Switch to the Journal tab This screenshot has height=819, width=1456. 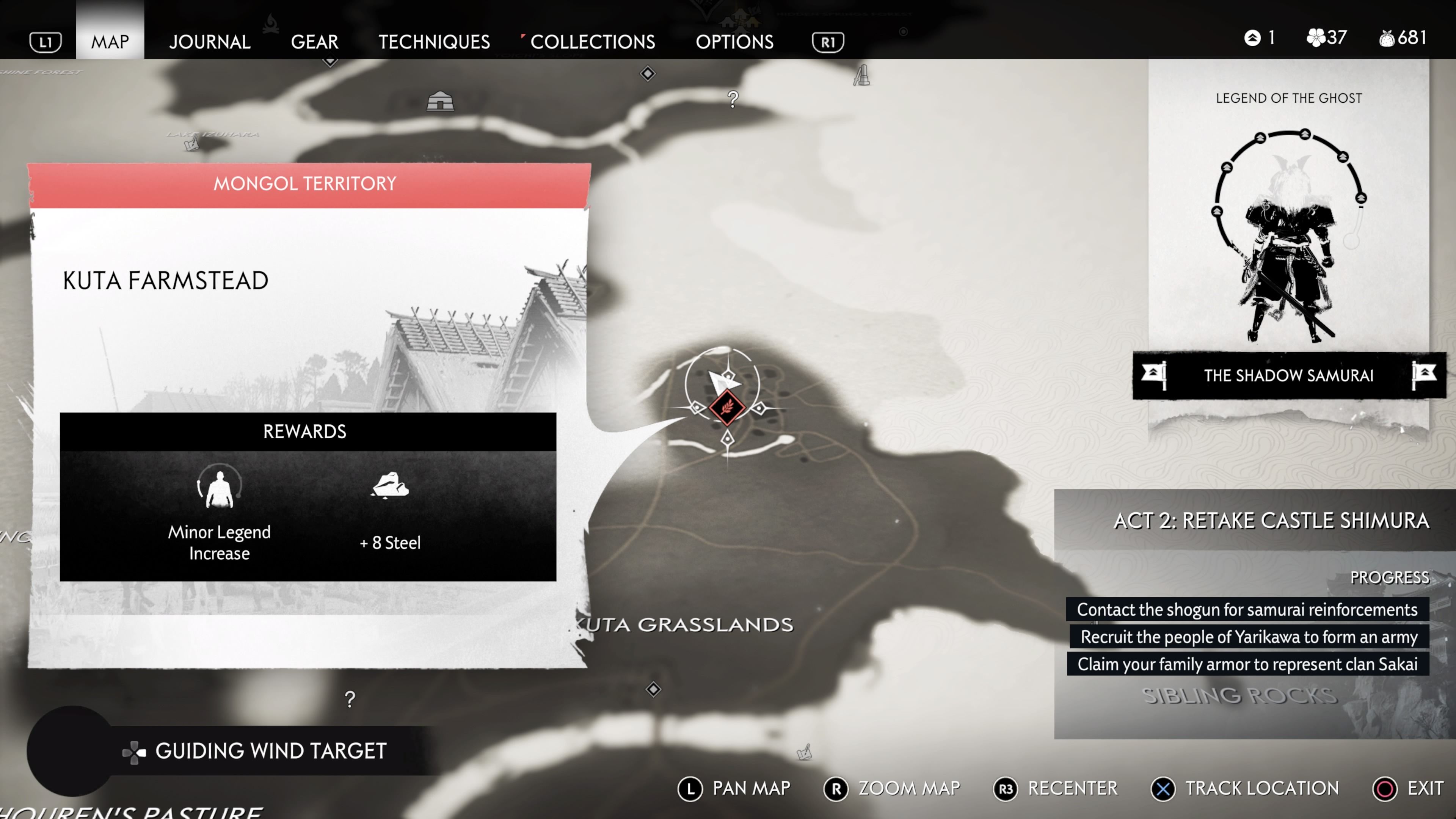point(209,42)
